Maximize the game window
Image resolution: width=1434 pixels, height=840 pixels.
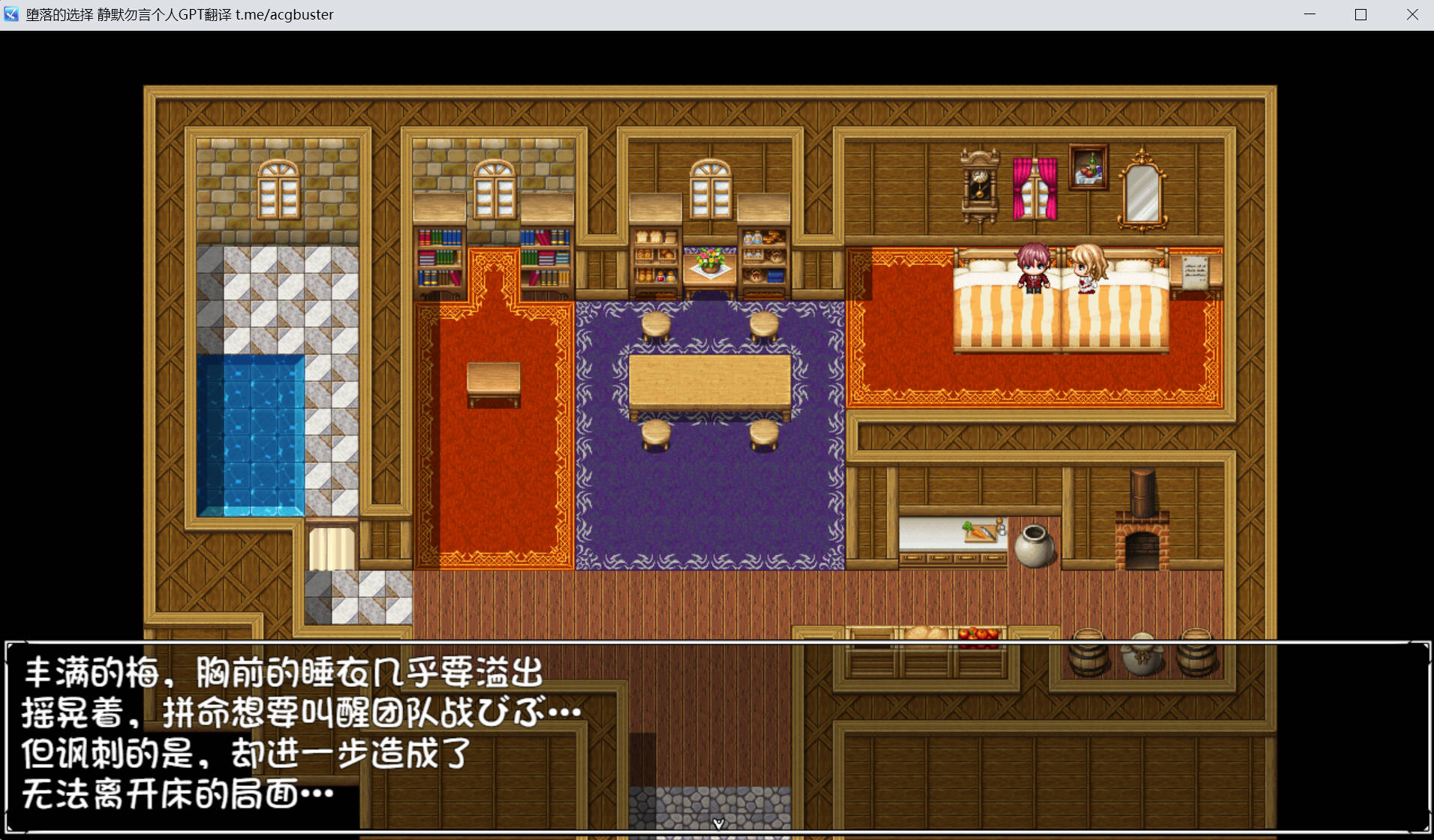click(x=1360, y=14)
